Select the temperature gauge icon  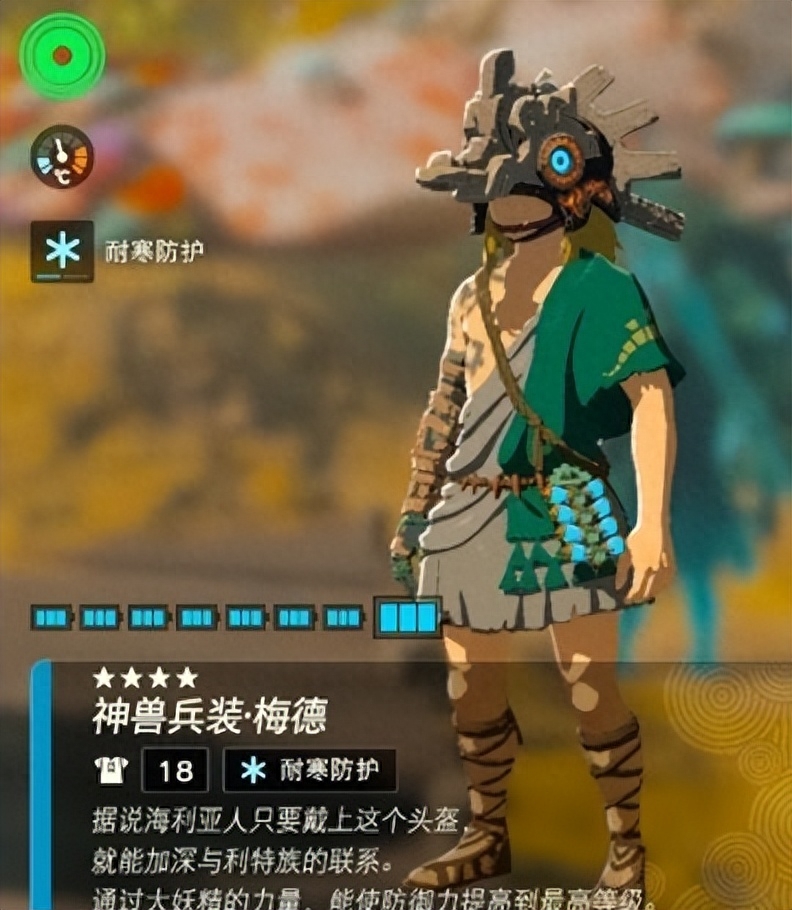click(62, 157)
